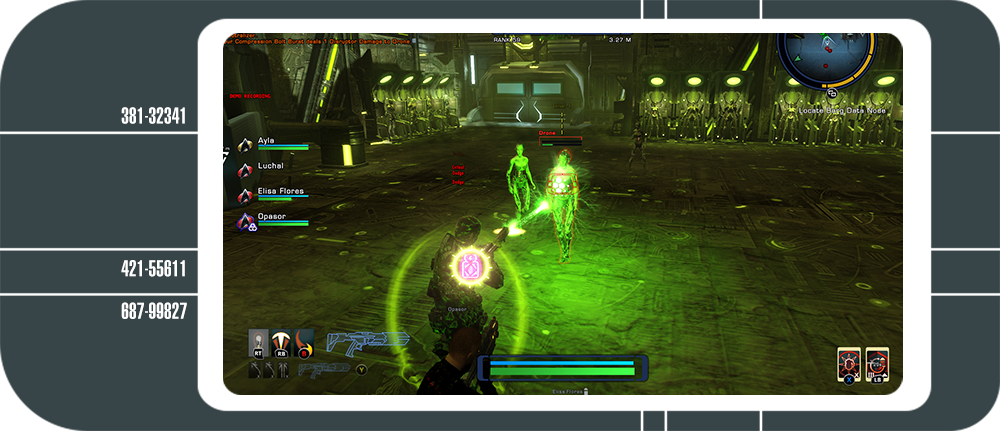Viewport: 1000px width, 431px height.
Task: Select the large primary rifle weapon
Action: pos(368,342)
